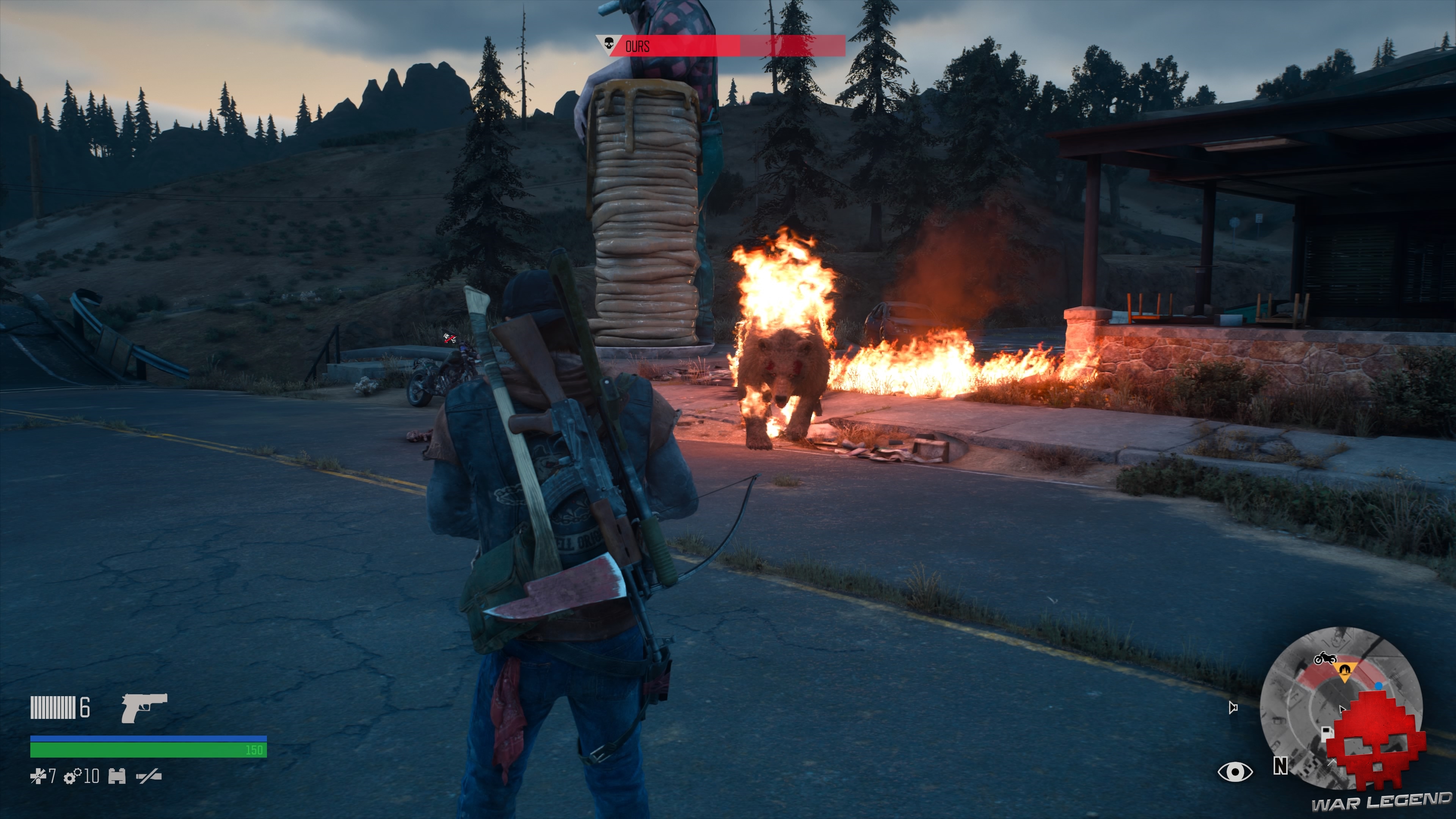
Task: Click the gas pump icon on the minimap
Action: 1327,733
